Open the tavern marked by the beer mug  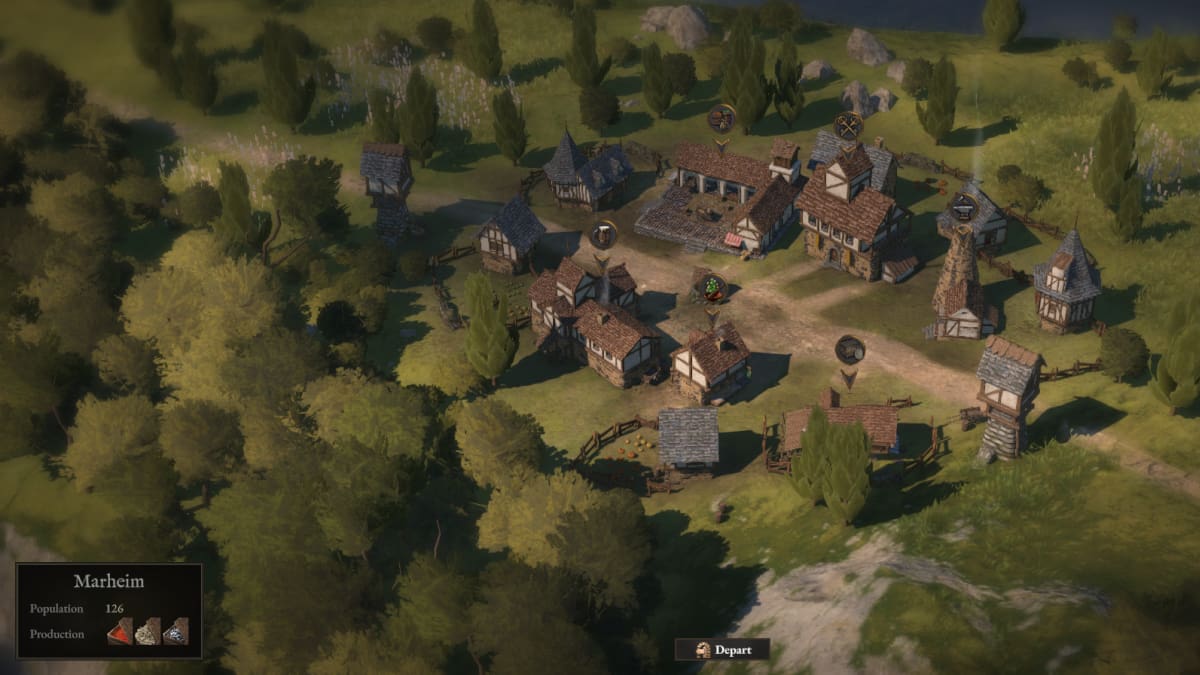[603, 235]
